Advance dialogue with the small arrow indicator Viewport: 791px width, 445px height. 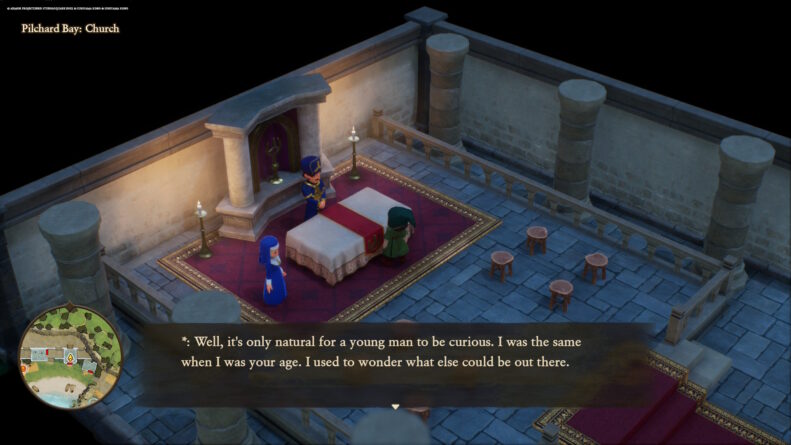(395, 407)
